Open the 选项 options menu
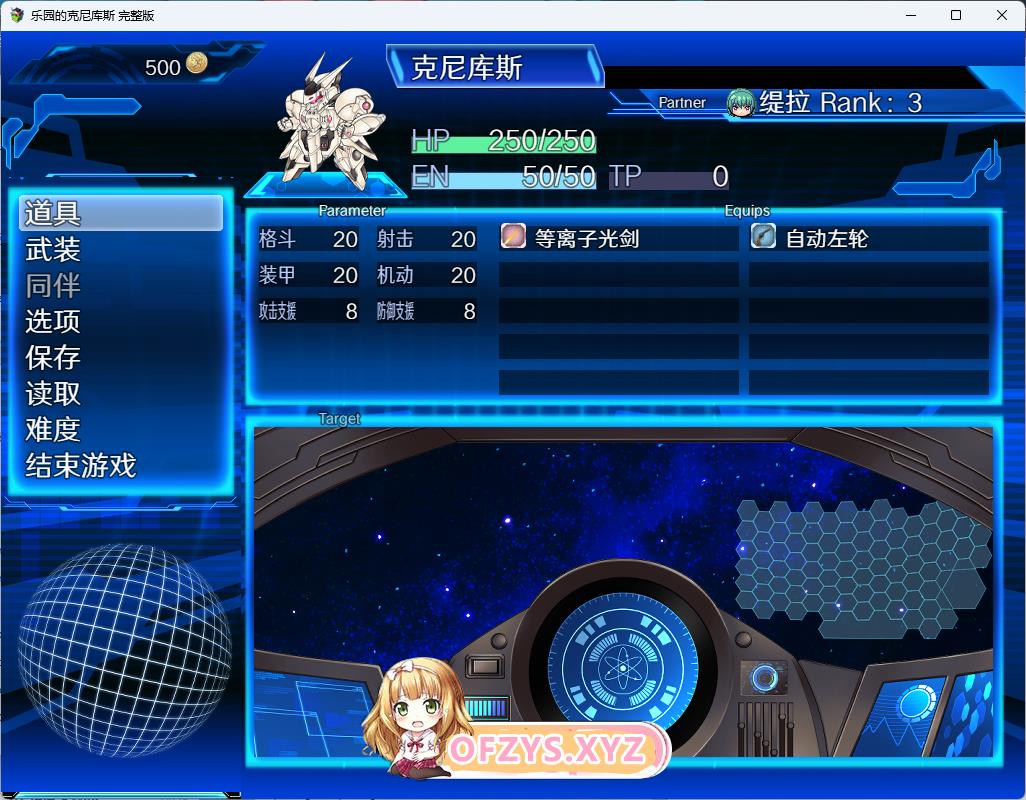This screenshot has width=1026, height=800. pyautogui.click(x=54, y=322)
